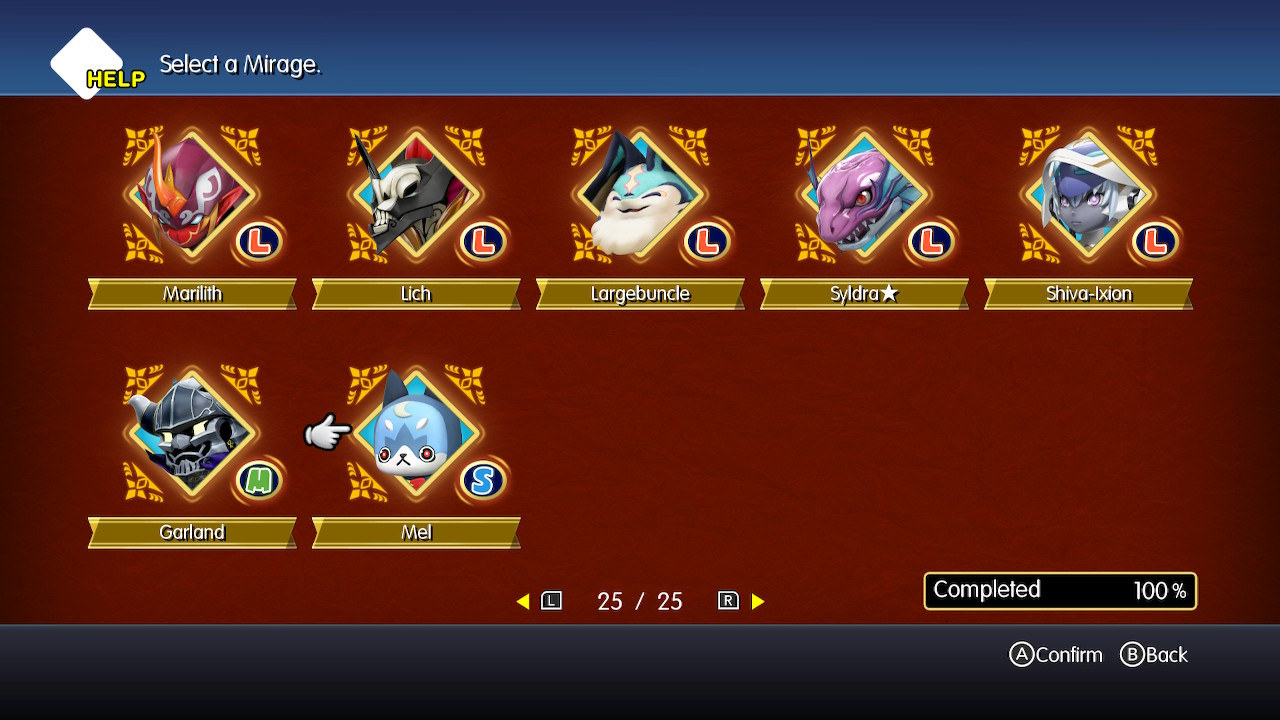Viewport: 1280px width, 720px height.
Task: Click the Marilith name banner
Action: (x=192, y=294)
